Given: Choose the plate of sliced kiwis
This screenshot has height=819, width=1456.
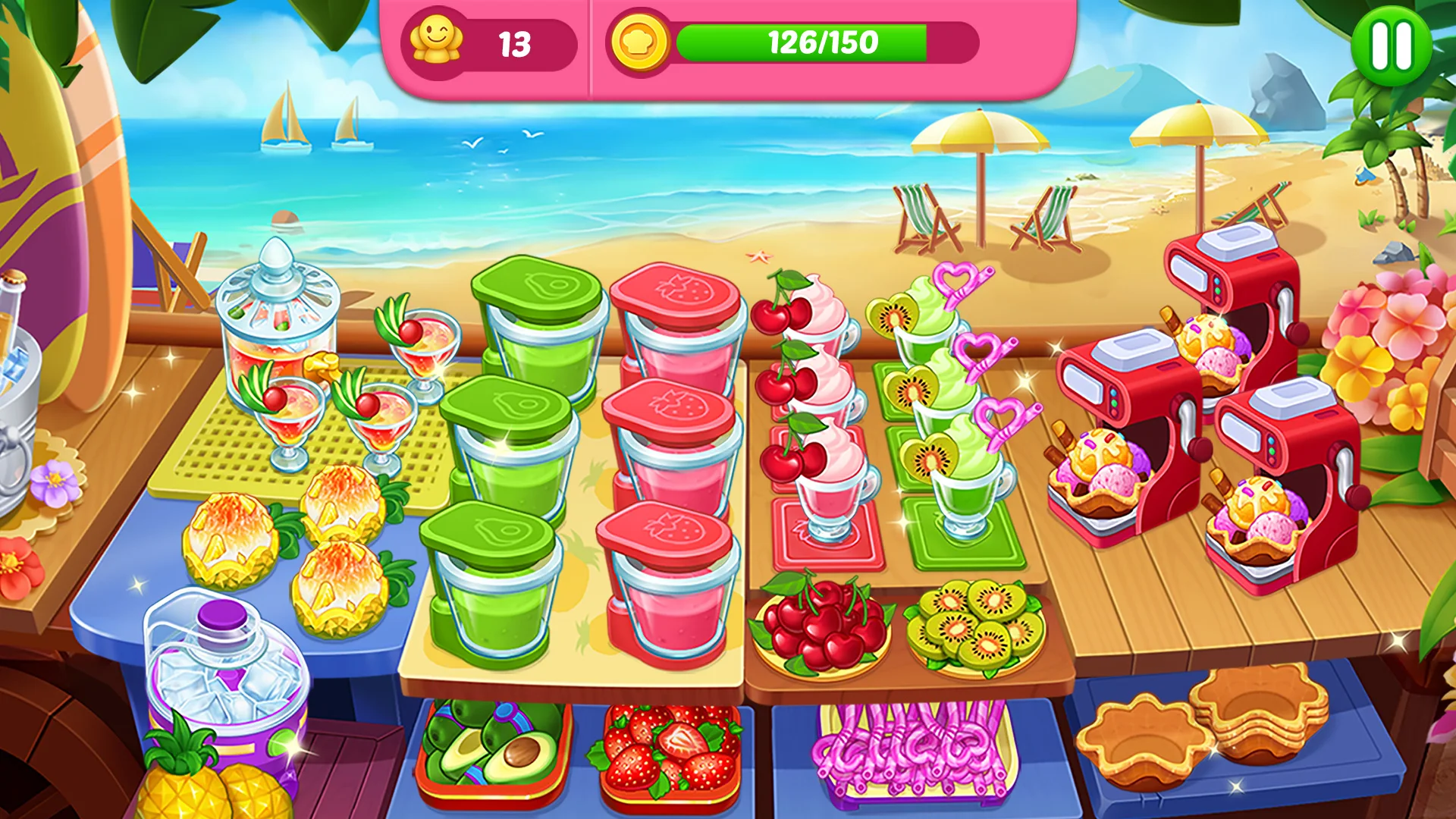Looking at the screenshot, I should (975, 627).
